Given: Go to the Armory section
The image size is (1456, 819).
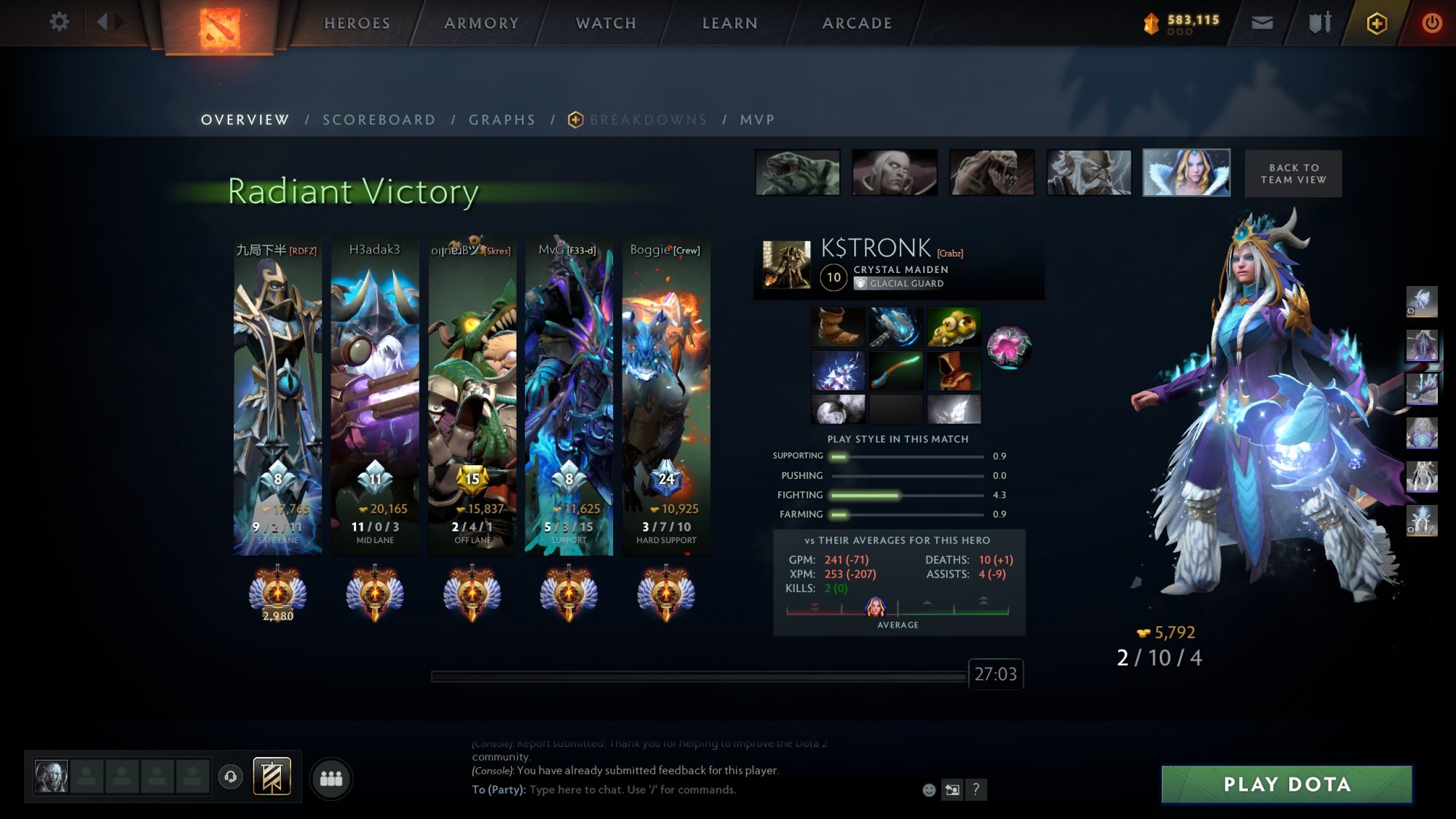Looking at the screenshot, I should tap(481, 23).
